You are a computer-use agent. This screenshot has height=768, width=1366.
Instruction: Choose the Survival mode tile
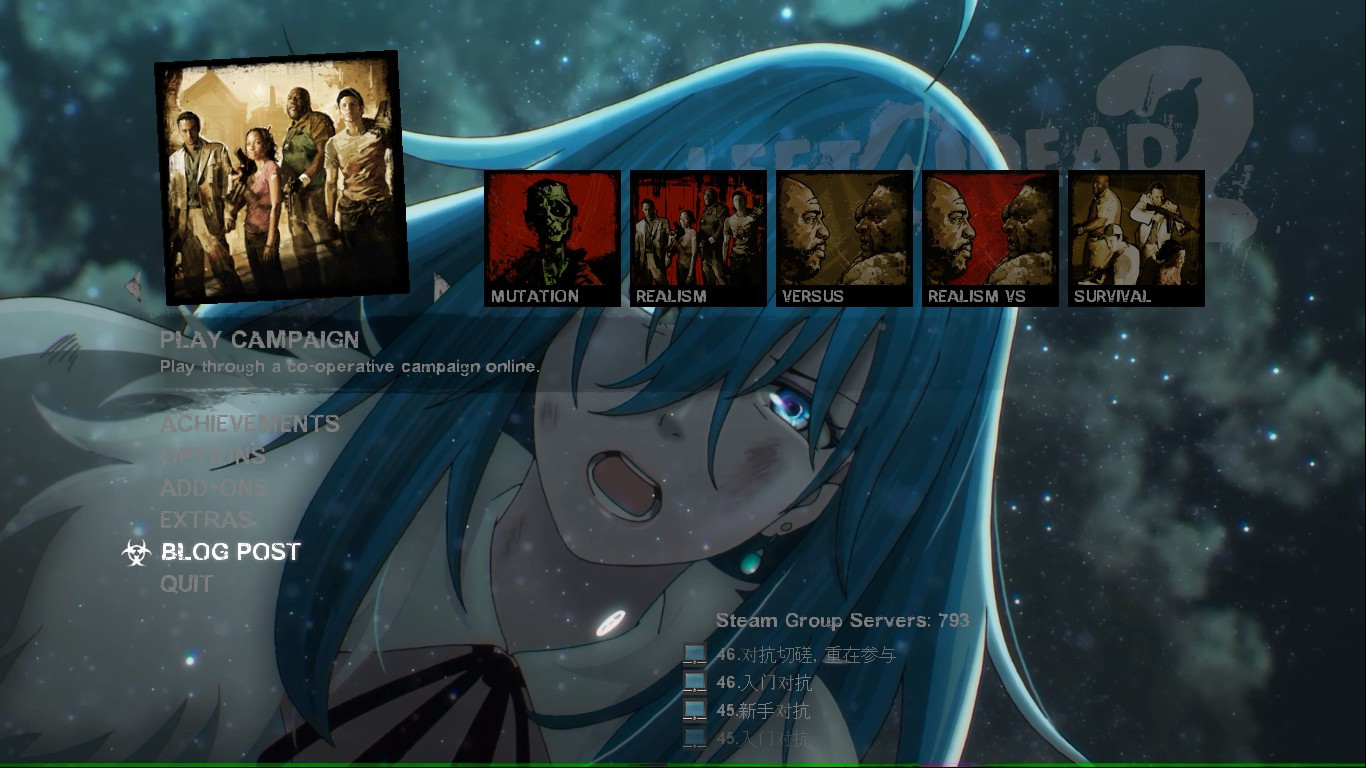[x=1136, y=235]
